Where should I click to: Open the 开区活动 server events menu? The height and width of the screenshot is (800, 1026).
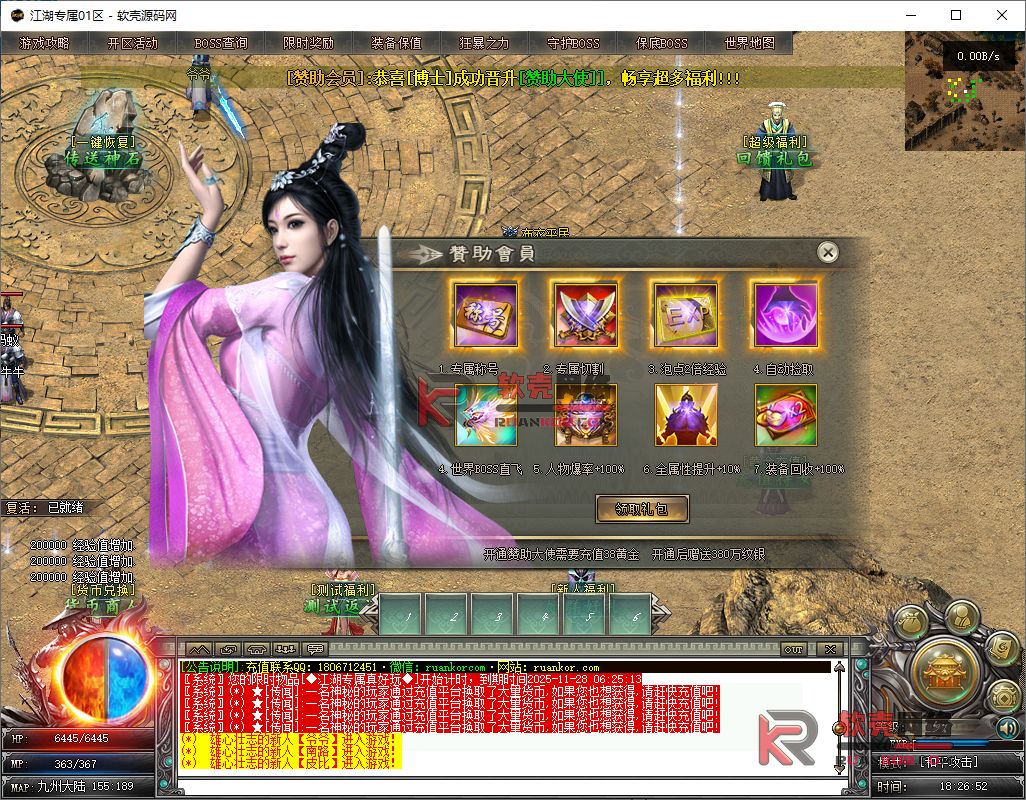(x=132, y=43)
